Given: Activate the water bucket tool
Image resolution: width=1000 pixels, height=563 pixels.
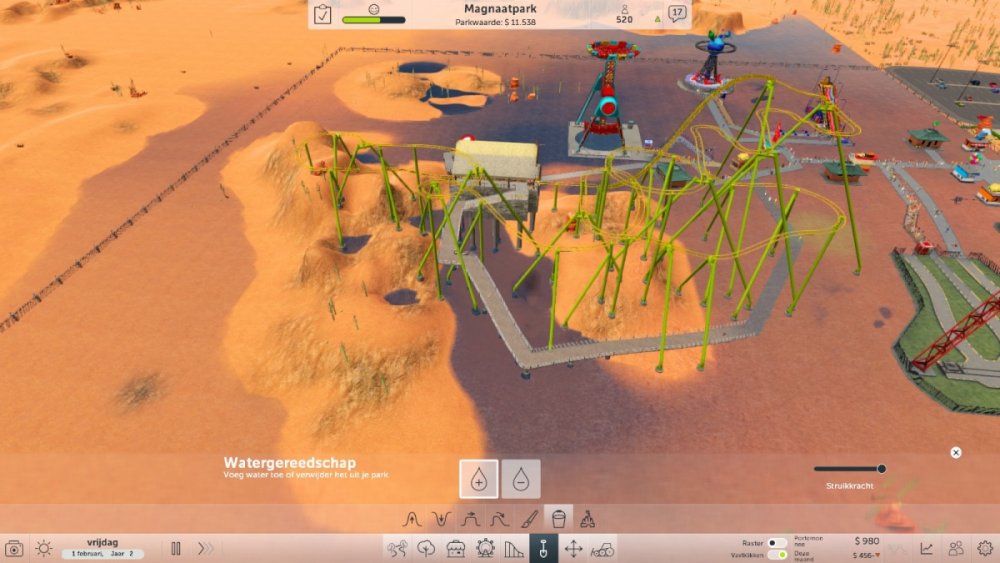Looking at the screenshot, I should point(559,519).
